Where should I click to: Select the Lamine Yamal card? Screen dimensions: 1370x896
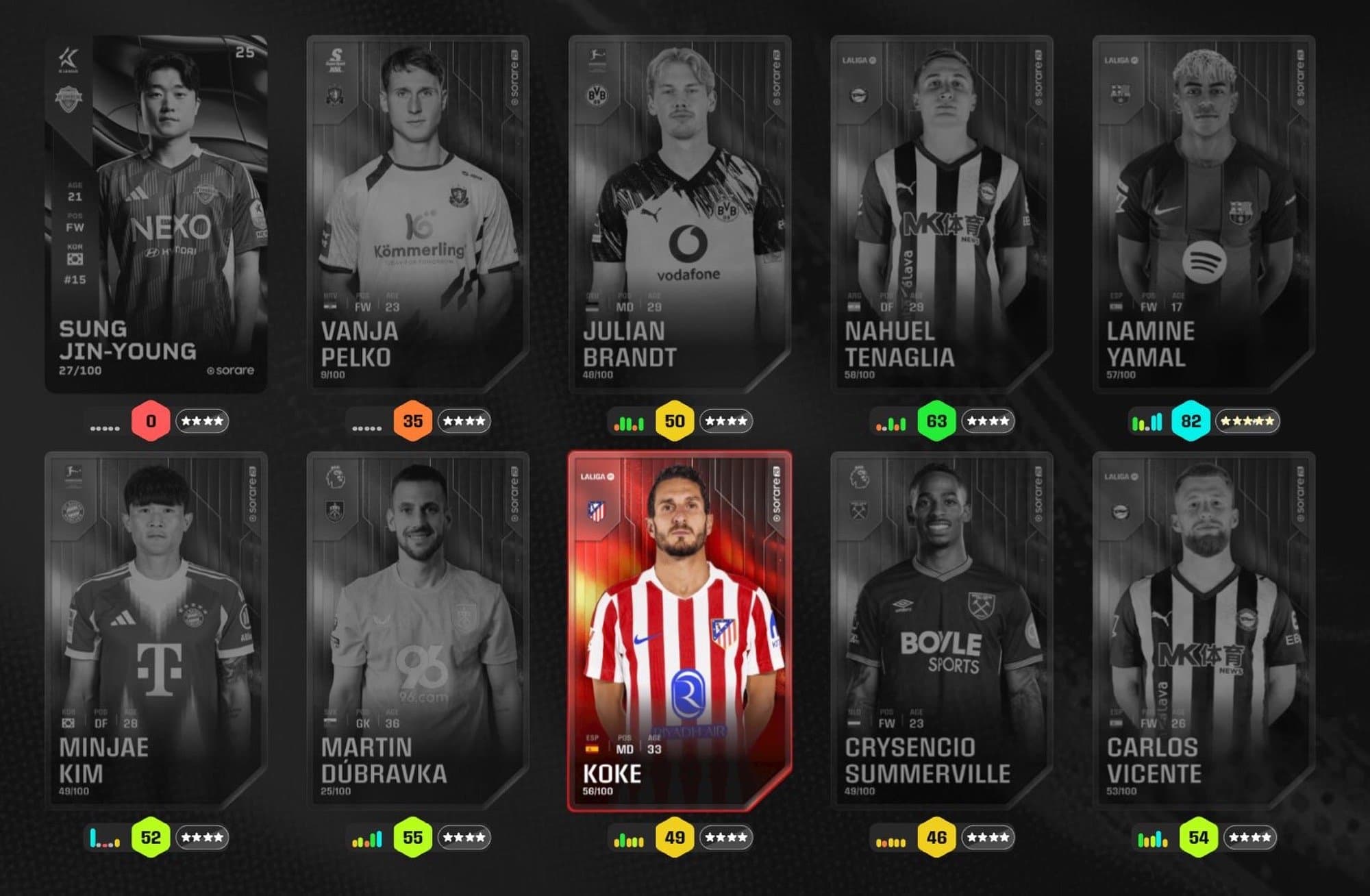click(1204, 214)
